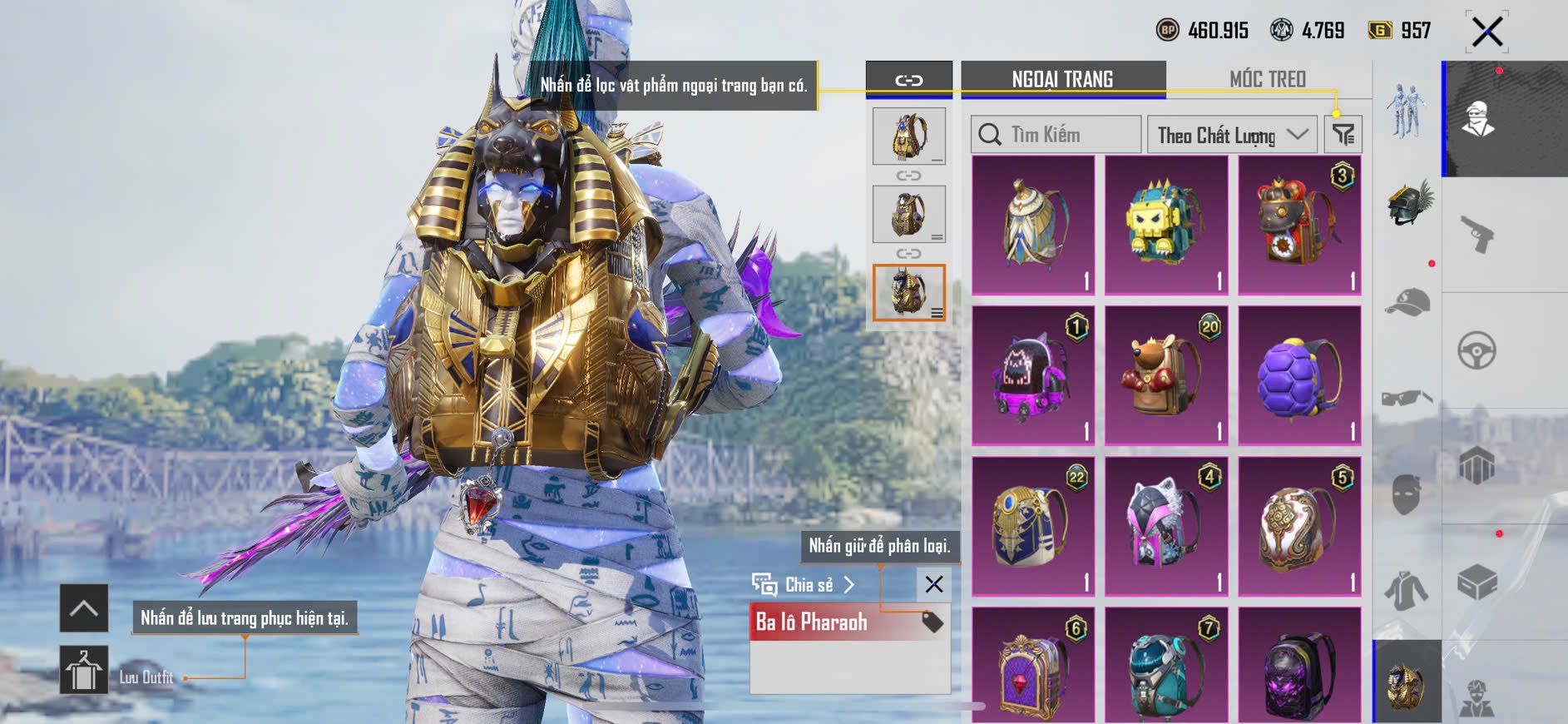Select the NGOẠI TRANG tab
The height and width of the screenshot is (724, 1568).
[1062, 79]
